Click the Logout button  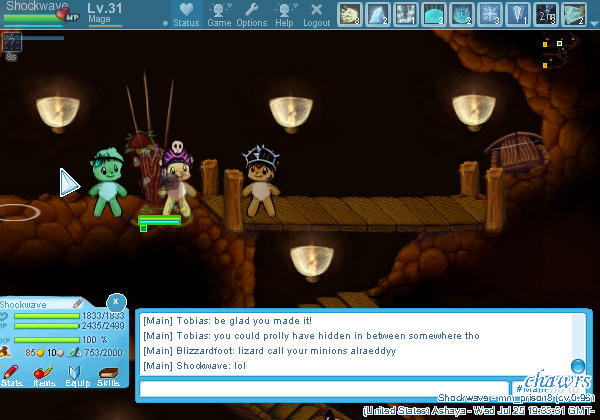(316, 14)
